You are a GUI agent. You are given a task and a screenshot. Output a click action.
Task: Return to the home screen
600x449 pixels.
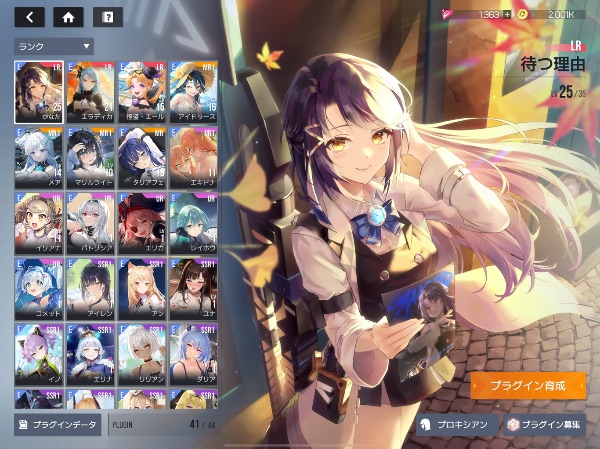point(68,16)
